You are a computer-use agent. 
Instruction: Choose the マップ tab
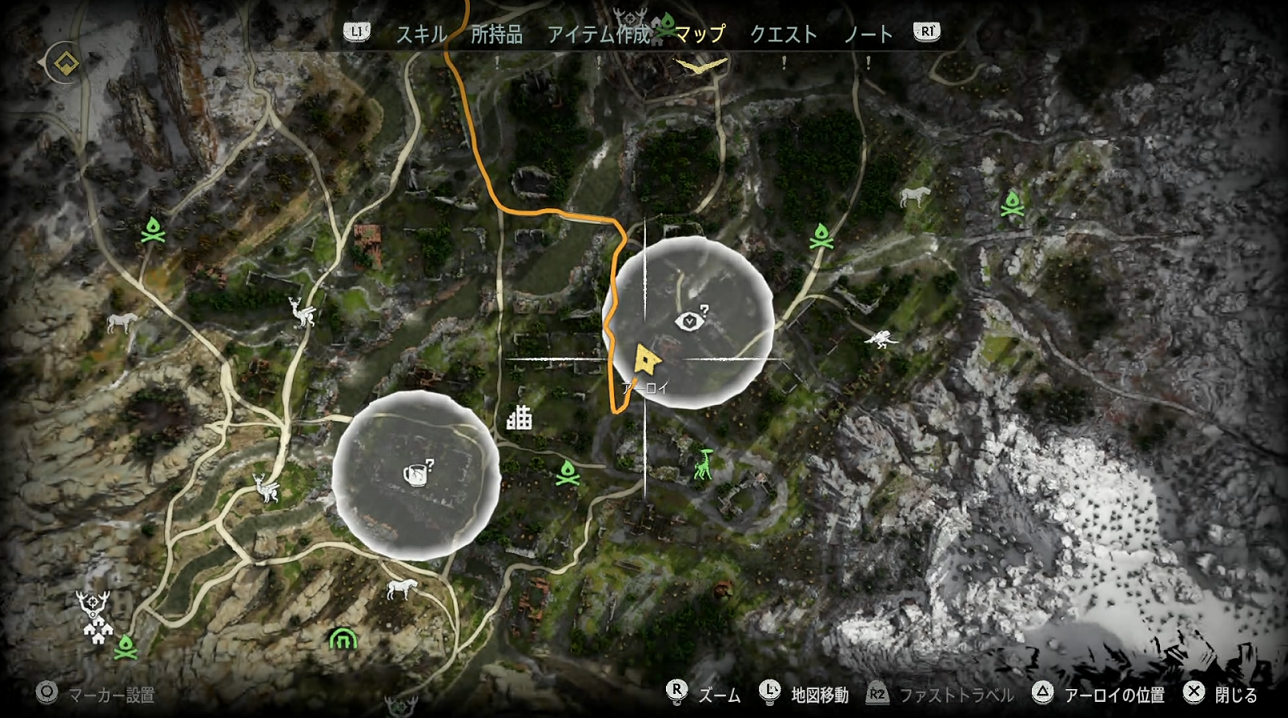click(x=699, y=34)
